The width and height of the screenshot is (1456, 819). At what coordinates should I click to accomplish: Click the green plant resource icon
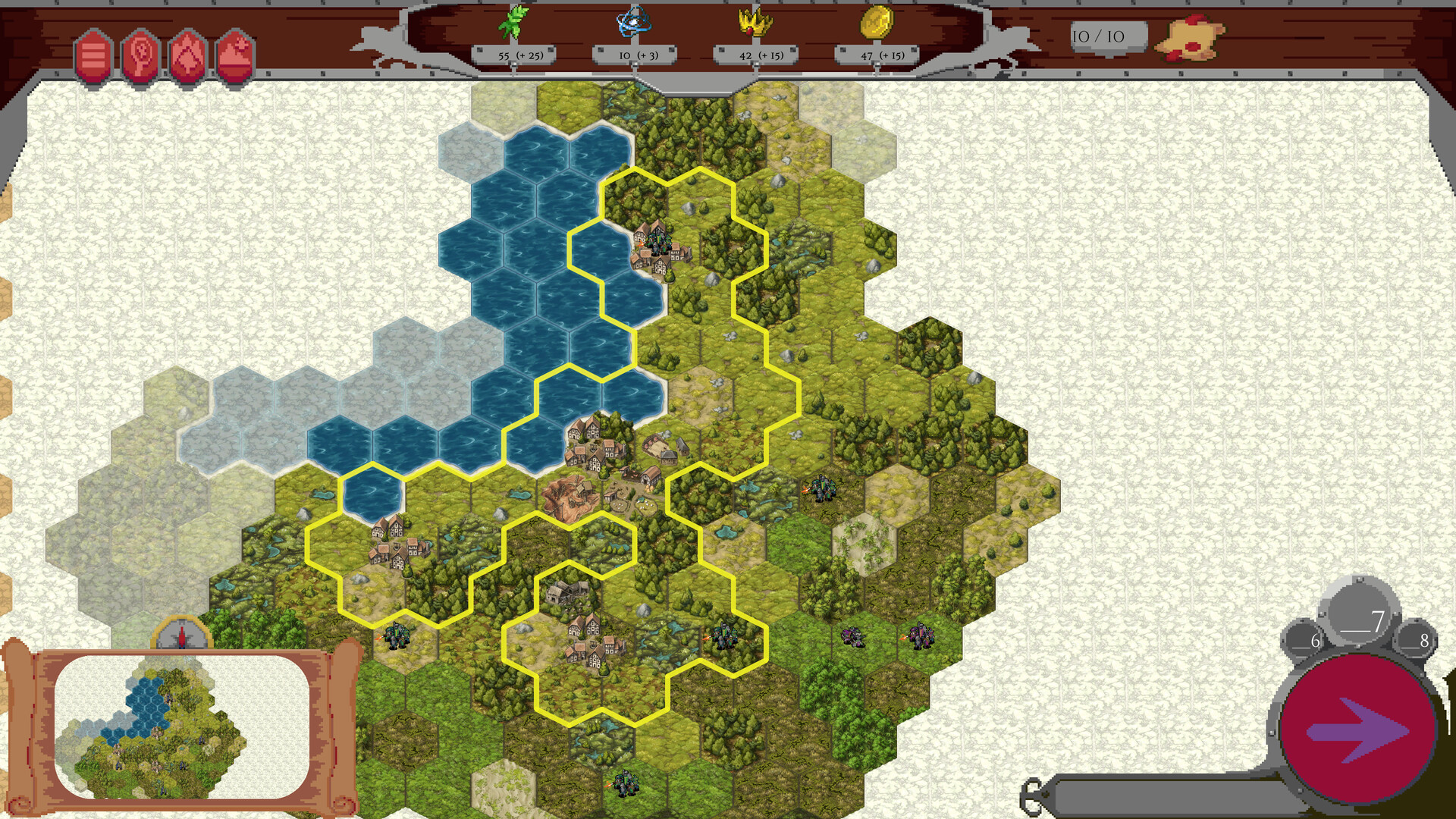pyautogui.click(x=512, y=23)
